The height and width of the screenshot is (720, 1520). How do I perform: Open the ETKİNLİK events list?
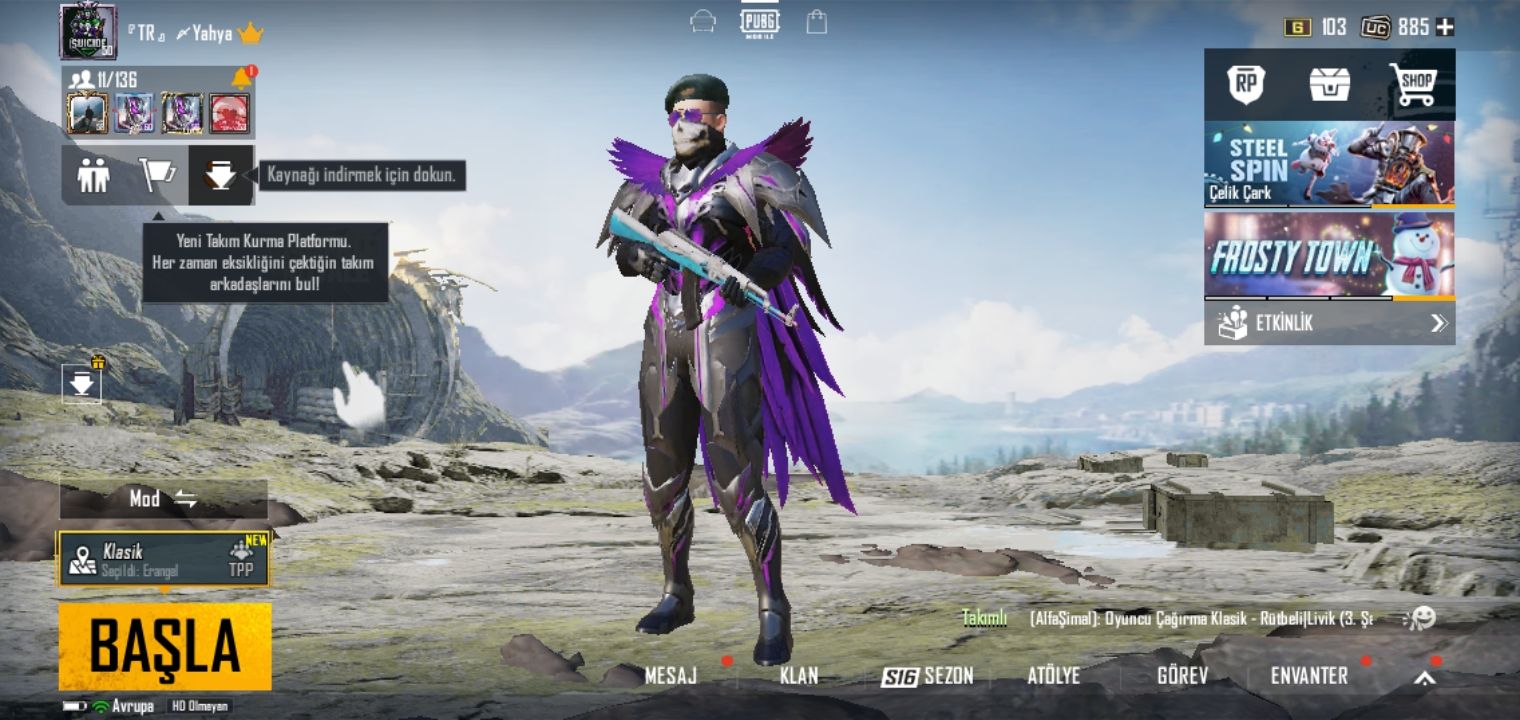[x=1329, y=323]
